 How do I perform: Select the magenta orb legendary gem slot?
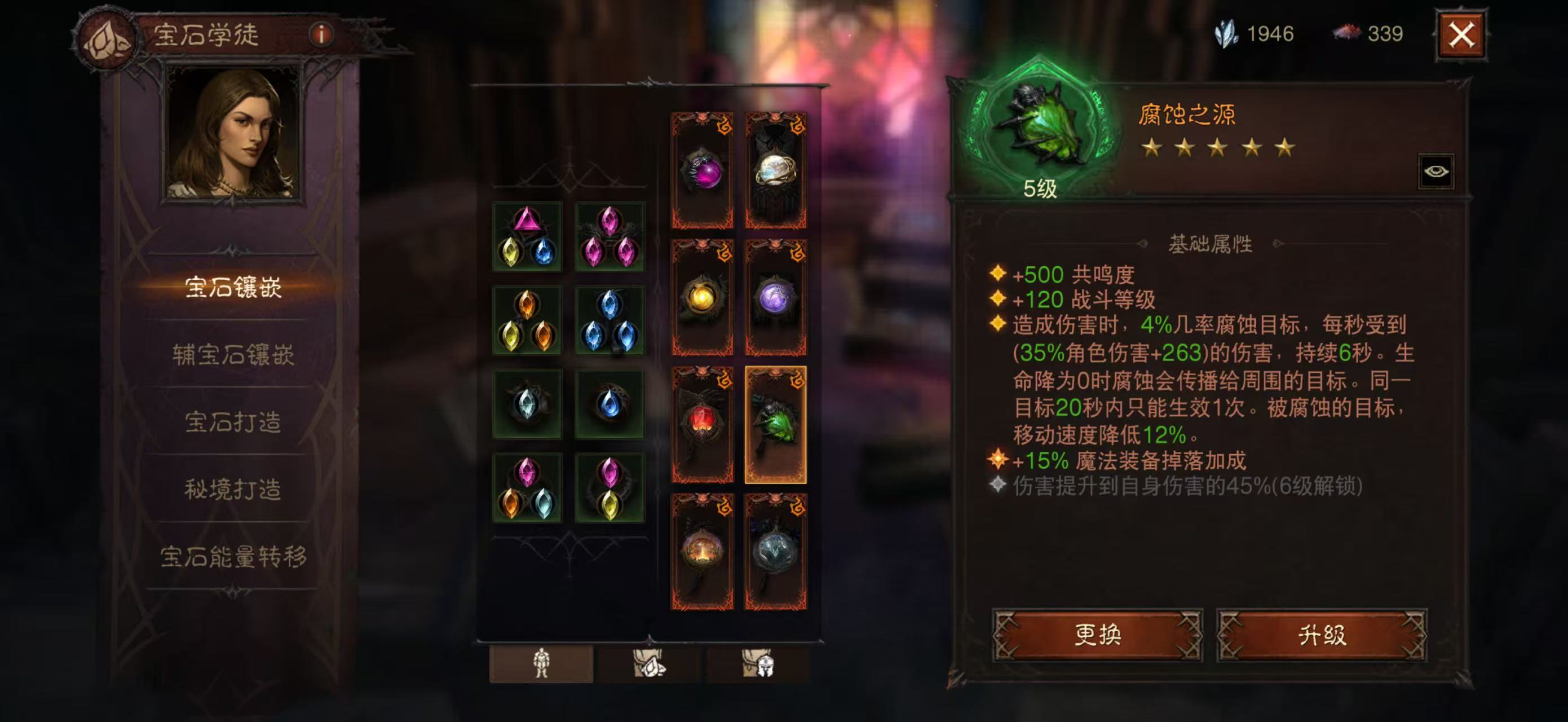(x=703, y=170)
